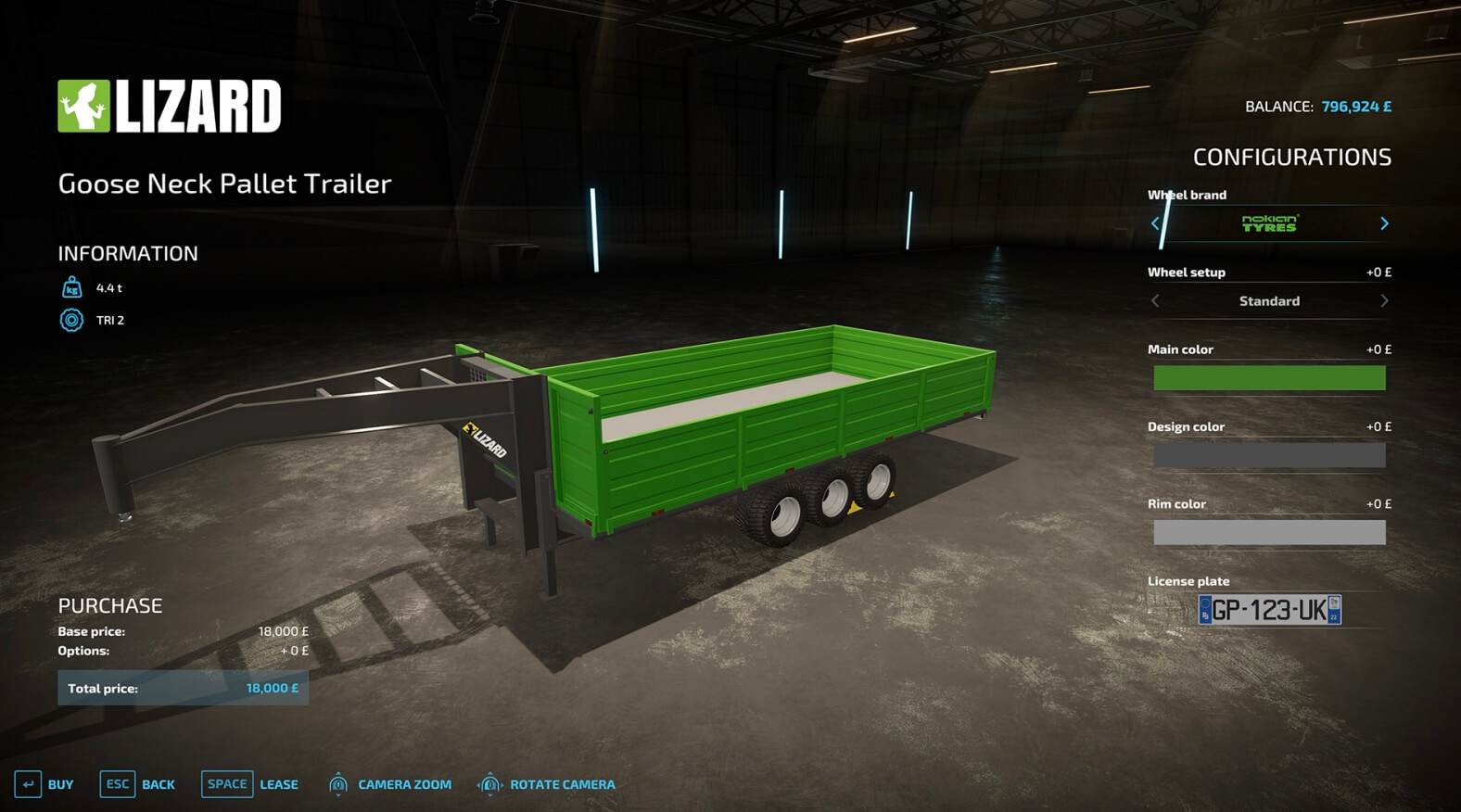Pick the light gray rim color bar
Viewport: 1461px width, 812px height.
pyautogui.click(x=1269, y=532)
